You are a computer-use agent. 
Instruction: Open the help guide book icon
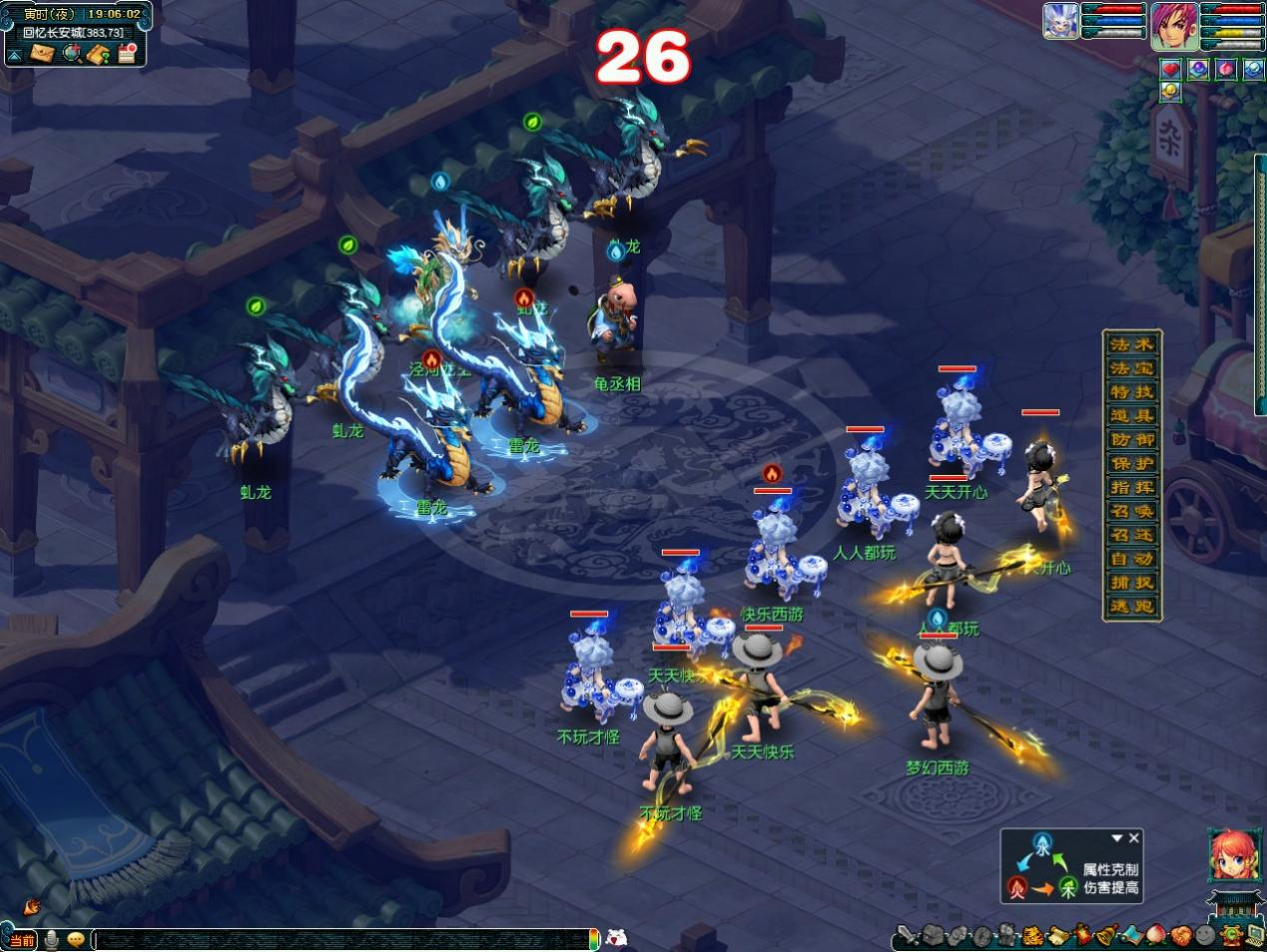click(98, 53)
